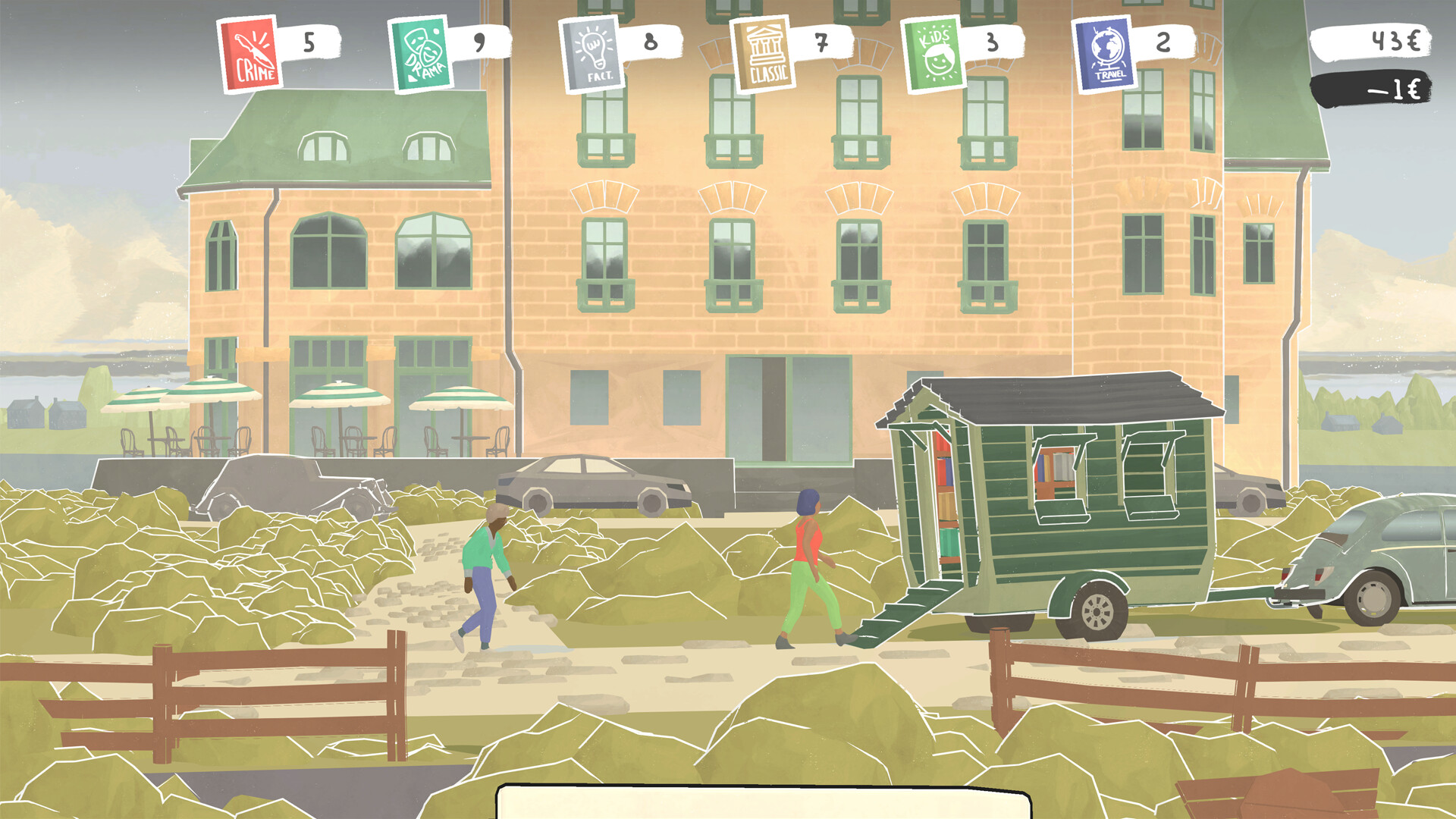Toggle the Travel stock count of 2

(x=1163, y=42)
